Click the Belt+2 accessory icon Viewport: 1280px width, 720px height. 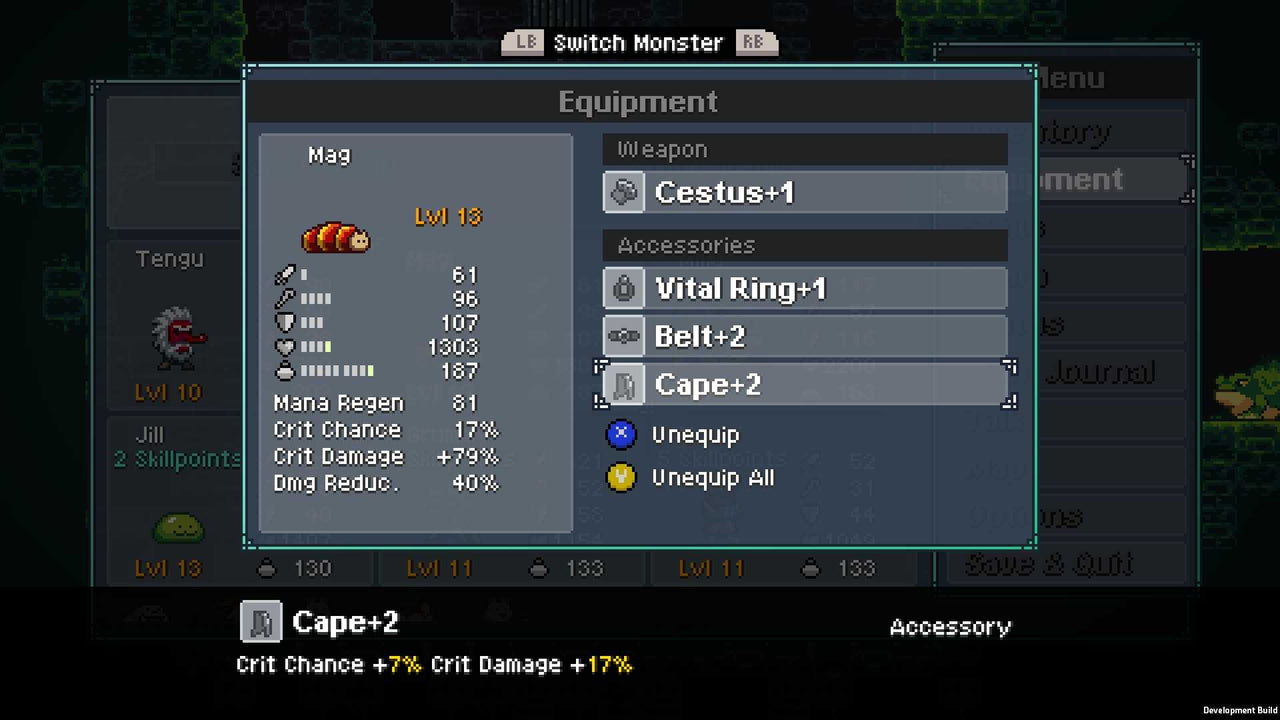(x=623, y=336)
